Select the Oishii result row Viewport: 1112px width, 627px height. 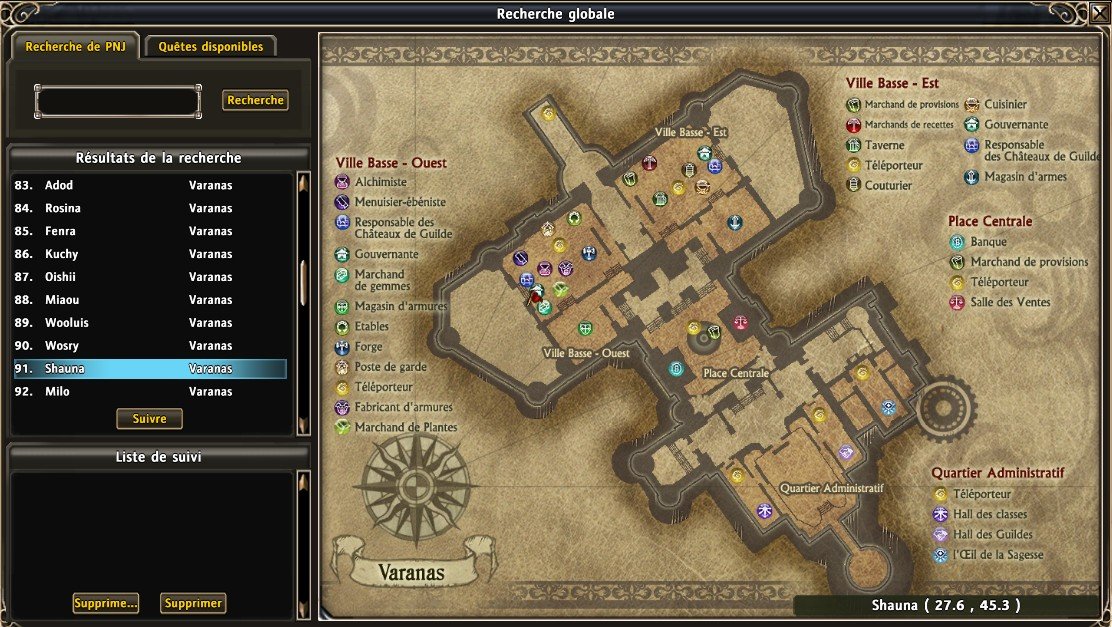click(x=150, y=277)
